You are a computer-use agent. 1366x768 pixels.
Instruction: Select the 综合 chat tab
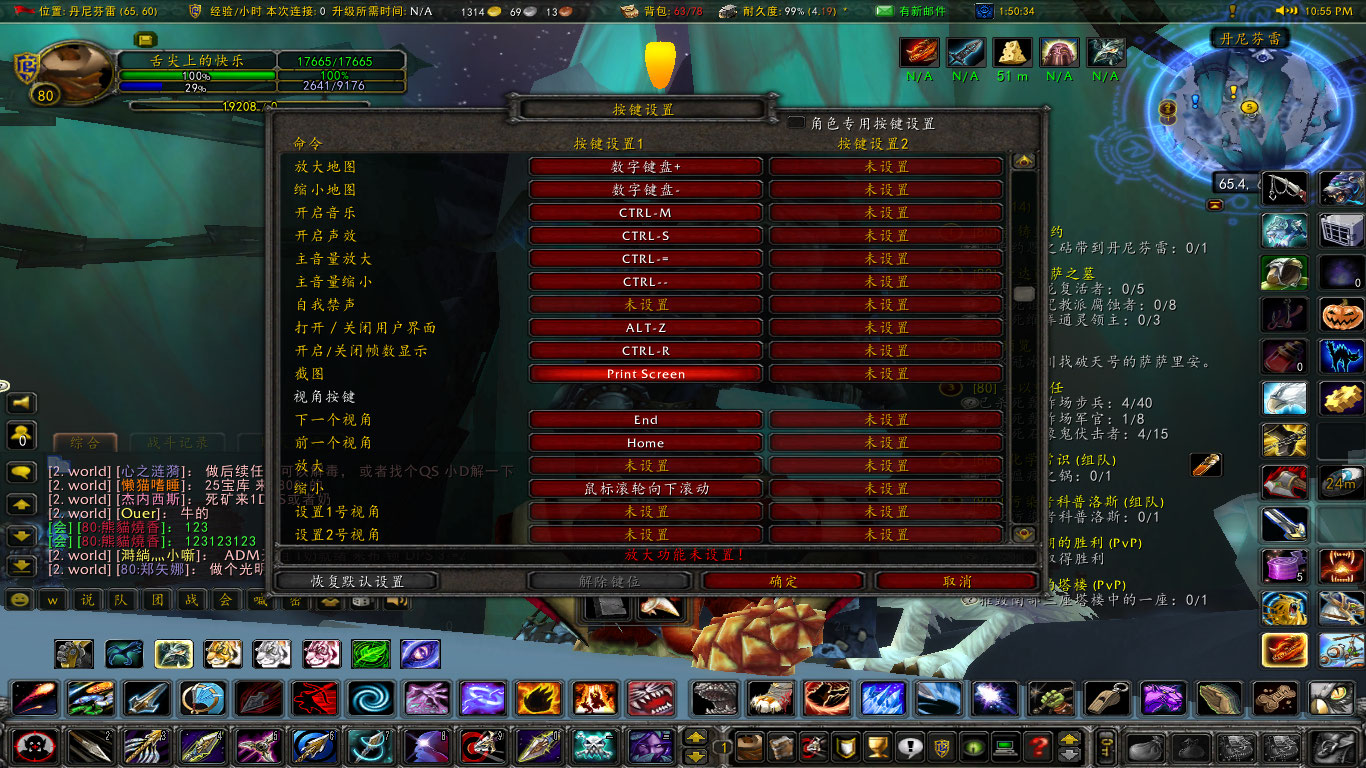click(x=84, y=443)
